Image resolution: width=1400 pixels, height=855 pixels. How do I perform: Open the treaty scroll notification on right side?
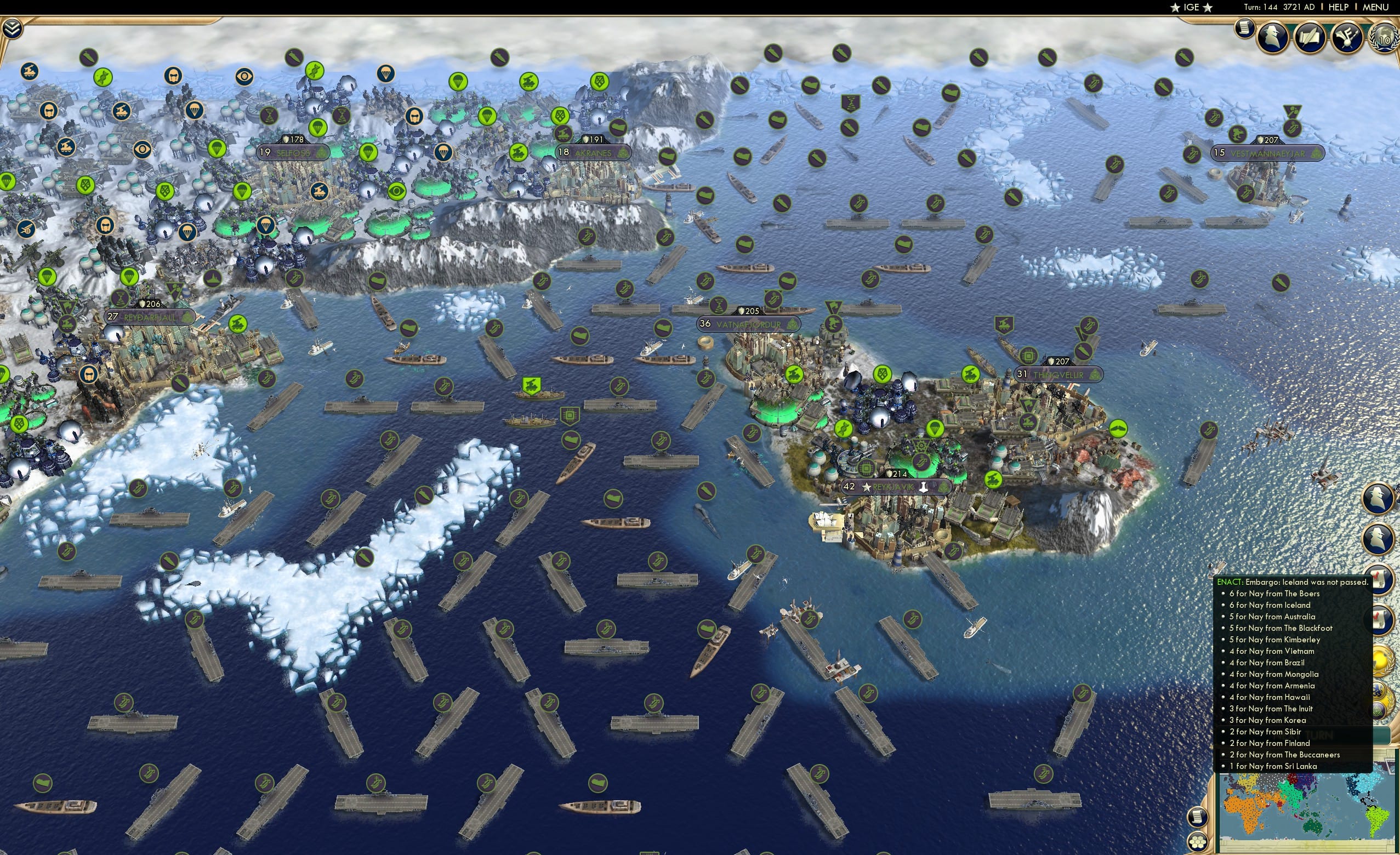click(1379, 578)
